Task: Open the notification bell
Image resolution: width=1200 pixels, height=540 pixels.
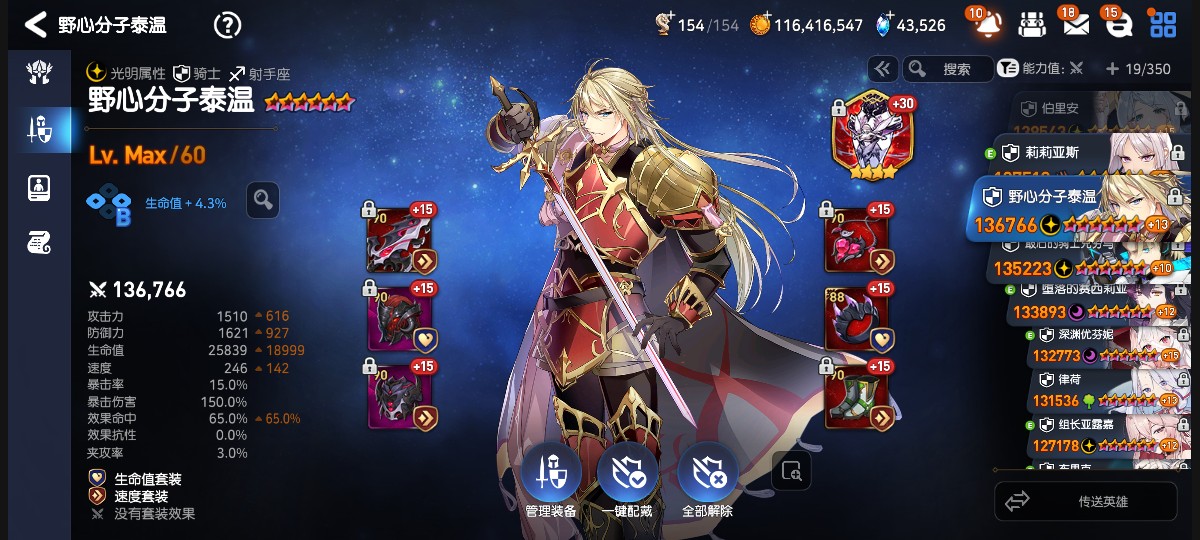Action: click(x=984, y=25)
